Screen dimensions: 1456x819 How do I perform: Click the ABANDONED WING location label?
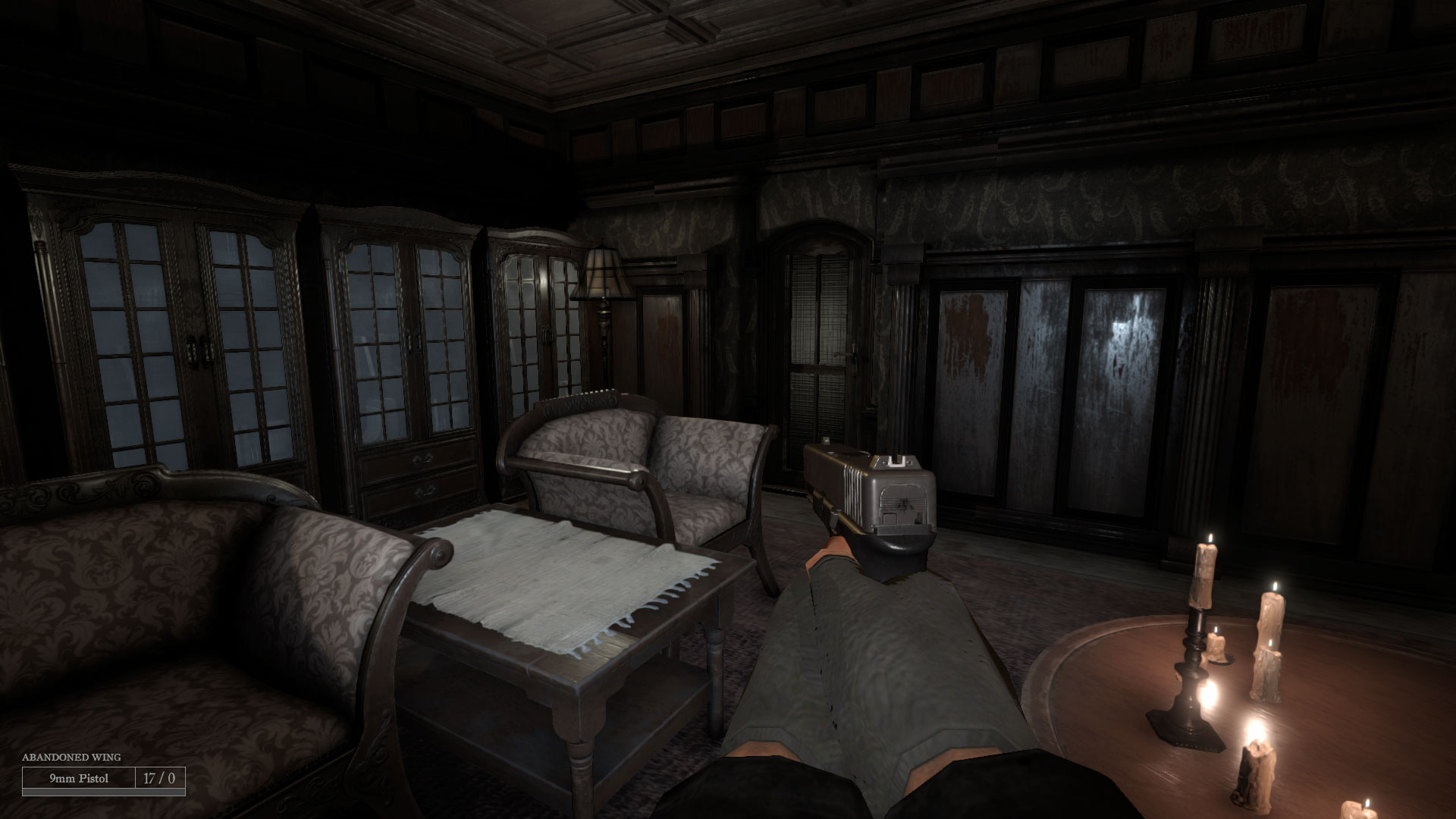click(72, 757)
